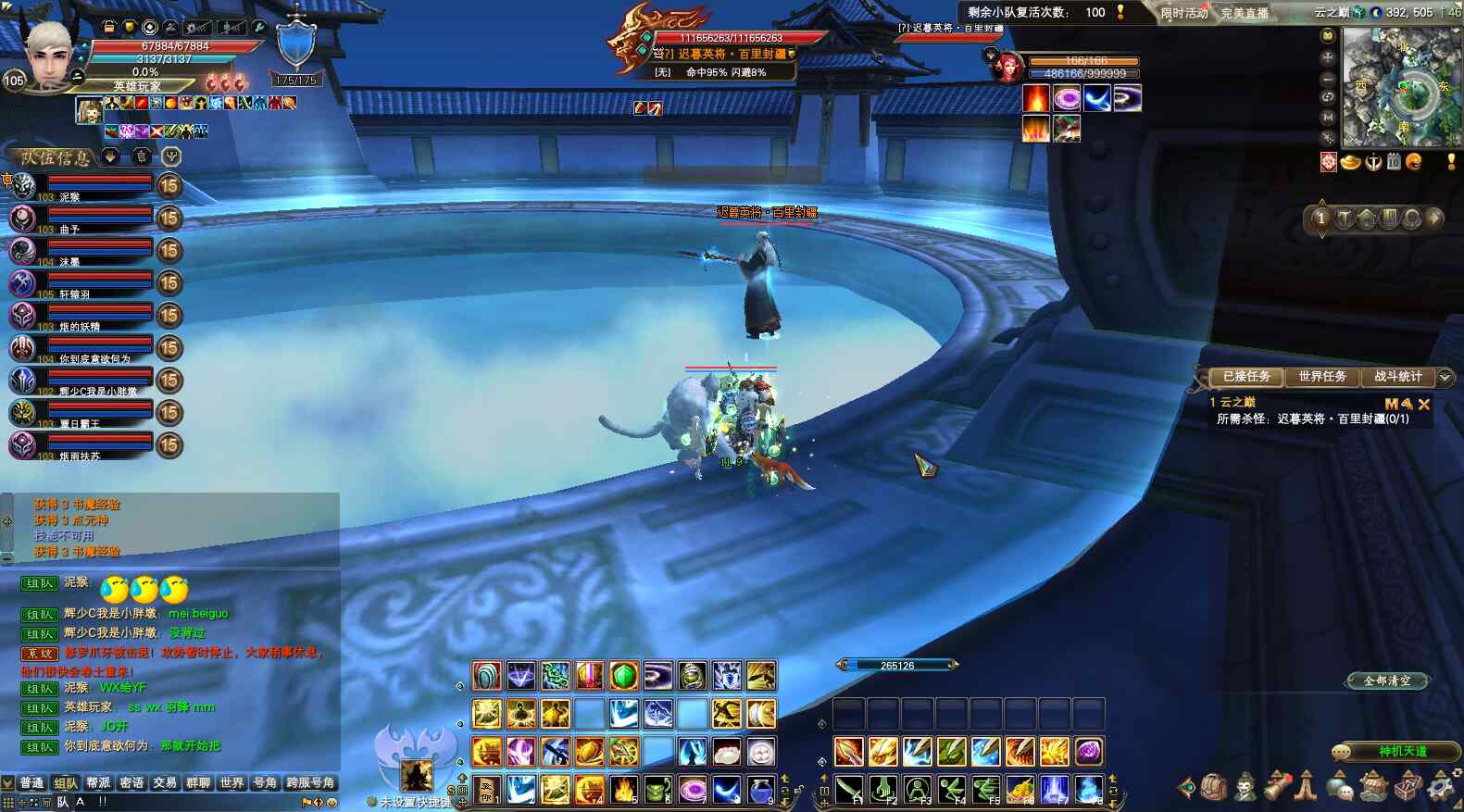
Task: Select the 已接任务 accepted quests tab
Action: click(1246, 377)
